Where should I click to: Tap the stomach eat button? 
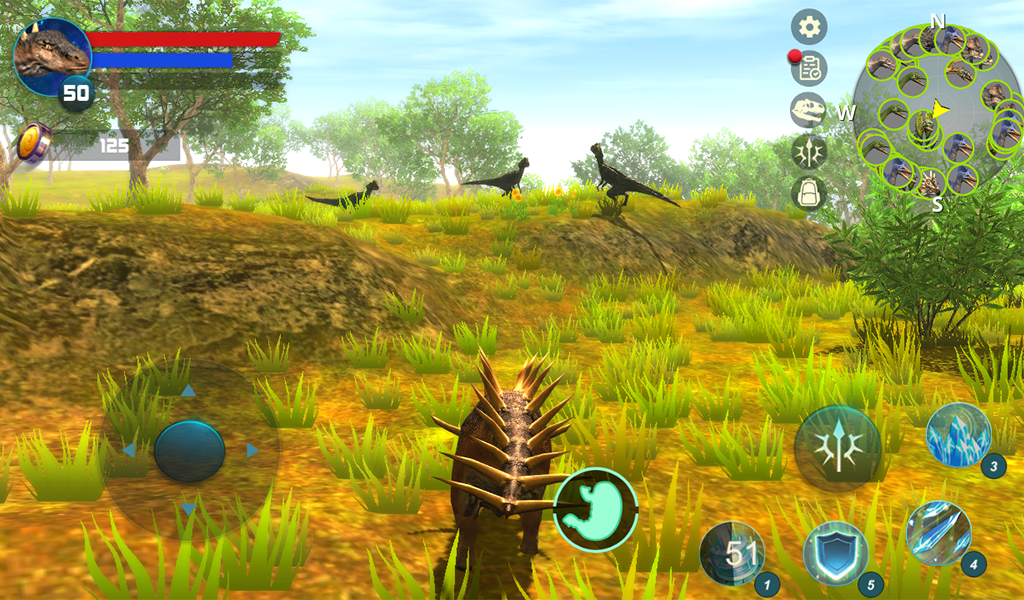click(596, 510)
